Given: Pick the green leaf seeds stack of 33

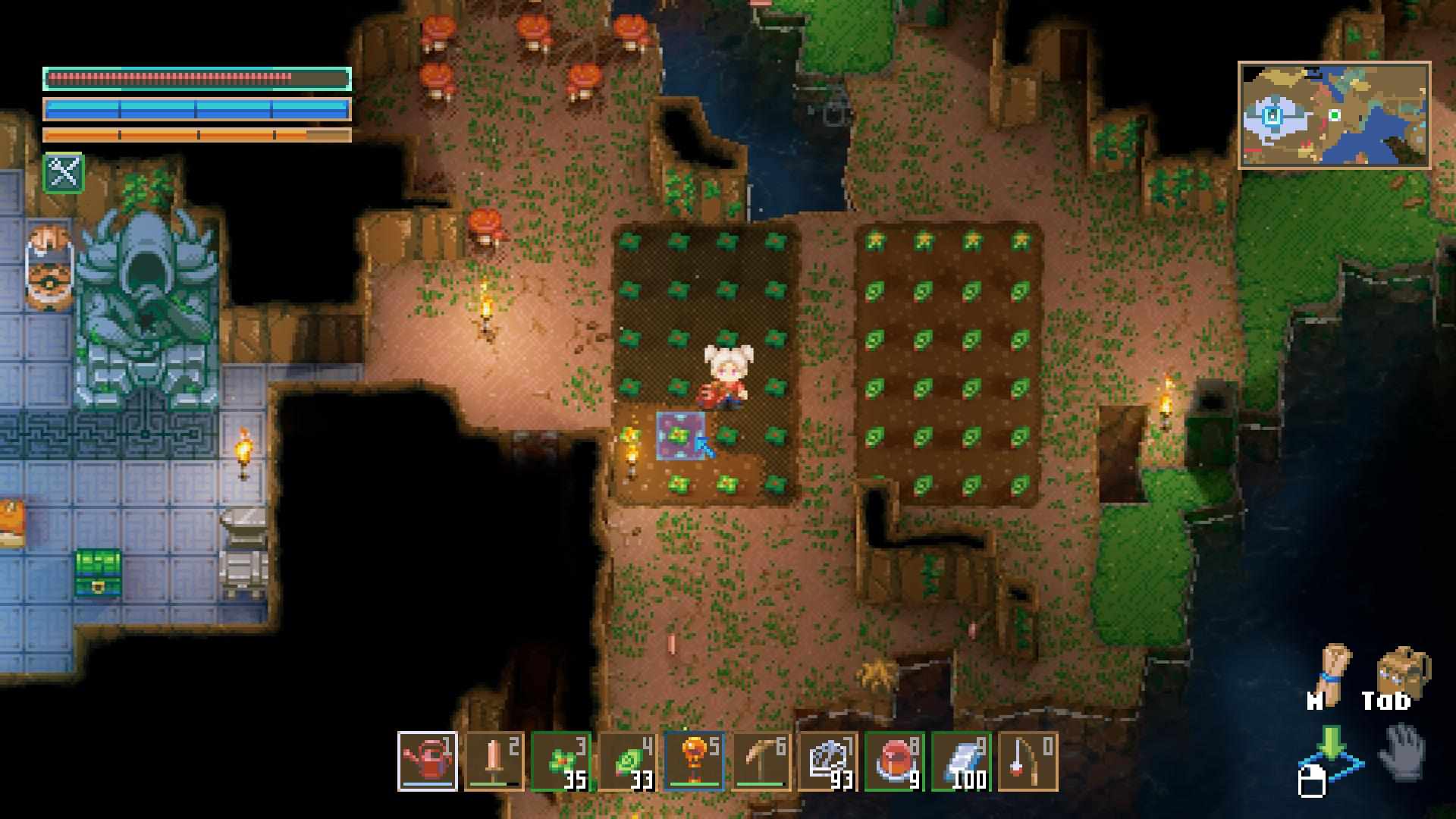Looking at the screenshot, I should tap(628, 761).
